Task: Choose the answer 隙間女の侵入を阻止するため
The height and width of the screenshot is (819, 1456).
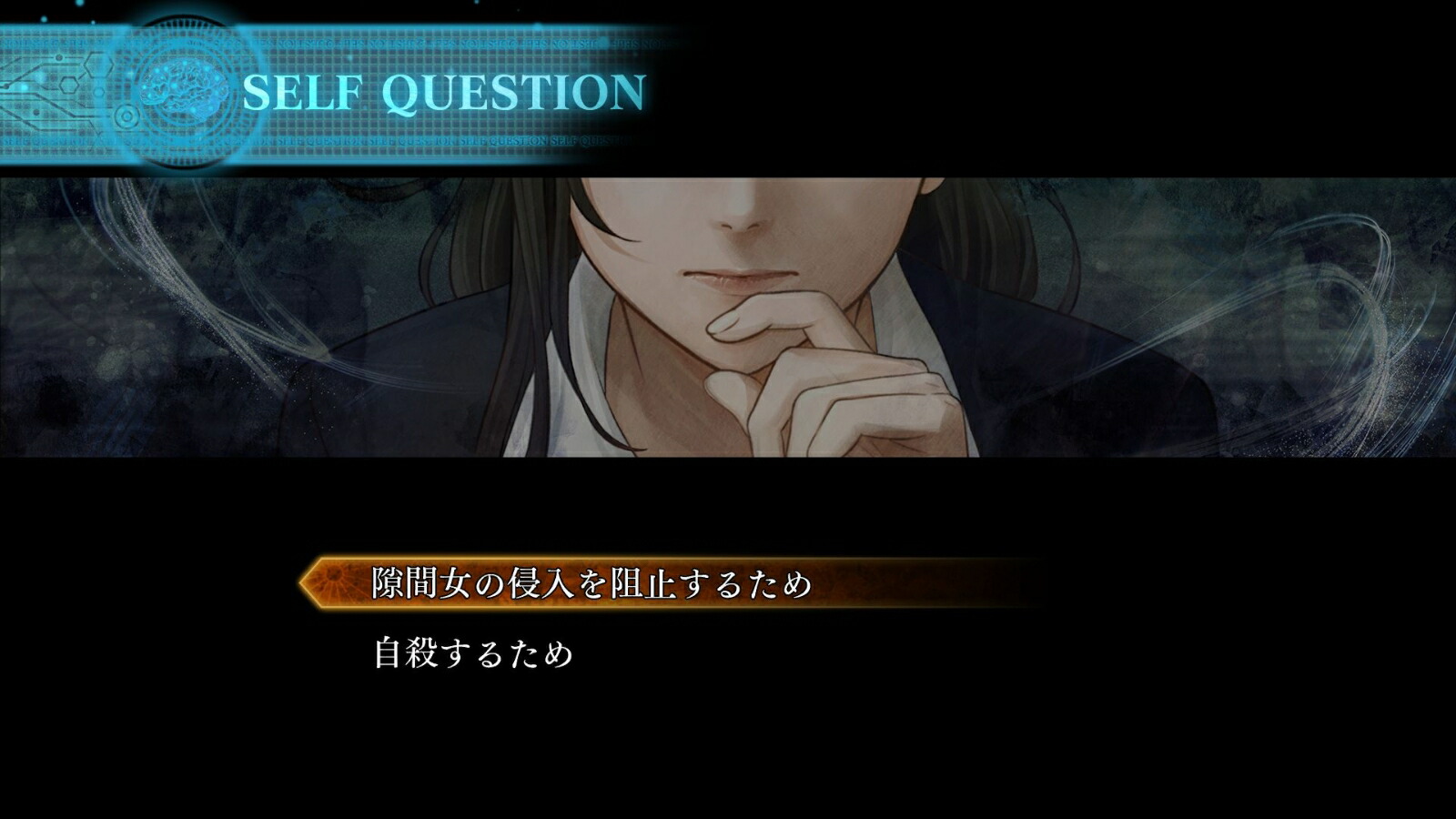Action: 591,583
